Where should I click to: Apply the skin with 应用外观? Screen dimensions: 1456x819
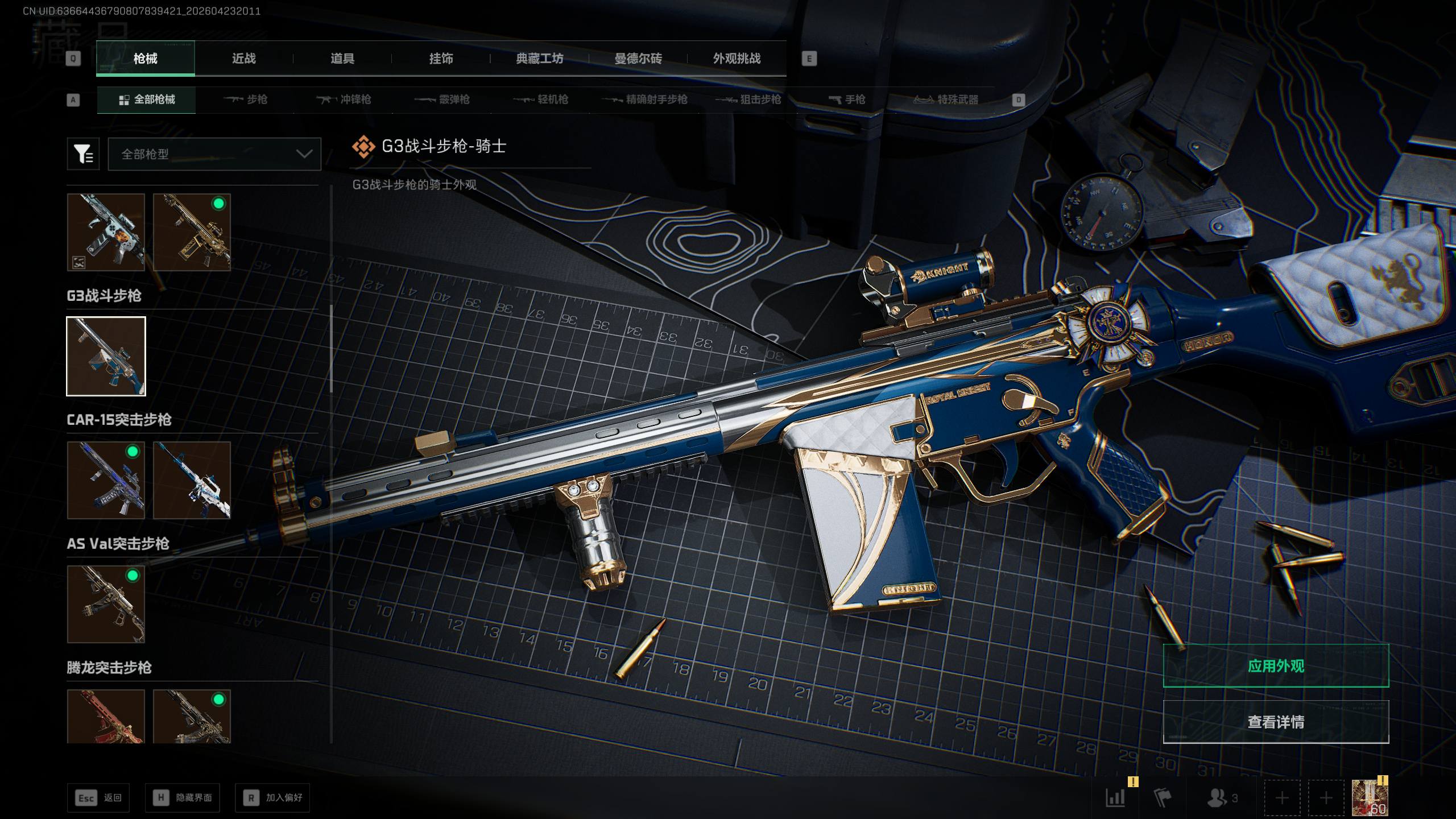click(1276, 666)
